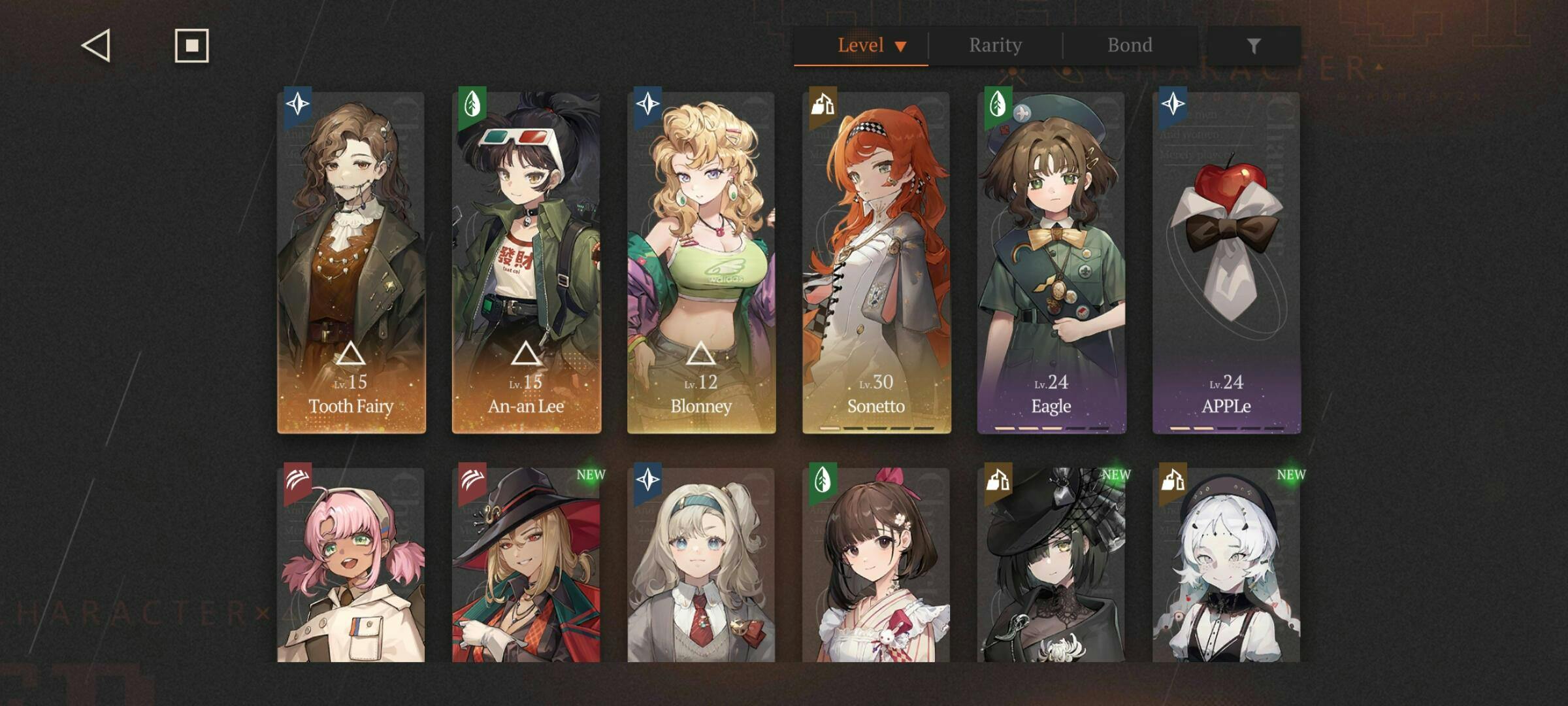This screenshot has height=706, width=1568.
Task: Open Blonney's character card
Action: point(701,263)
